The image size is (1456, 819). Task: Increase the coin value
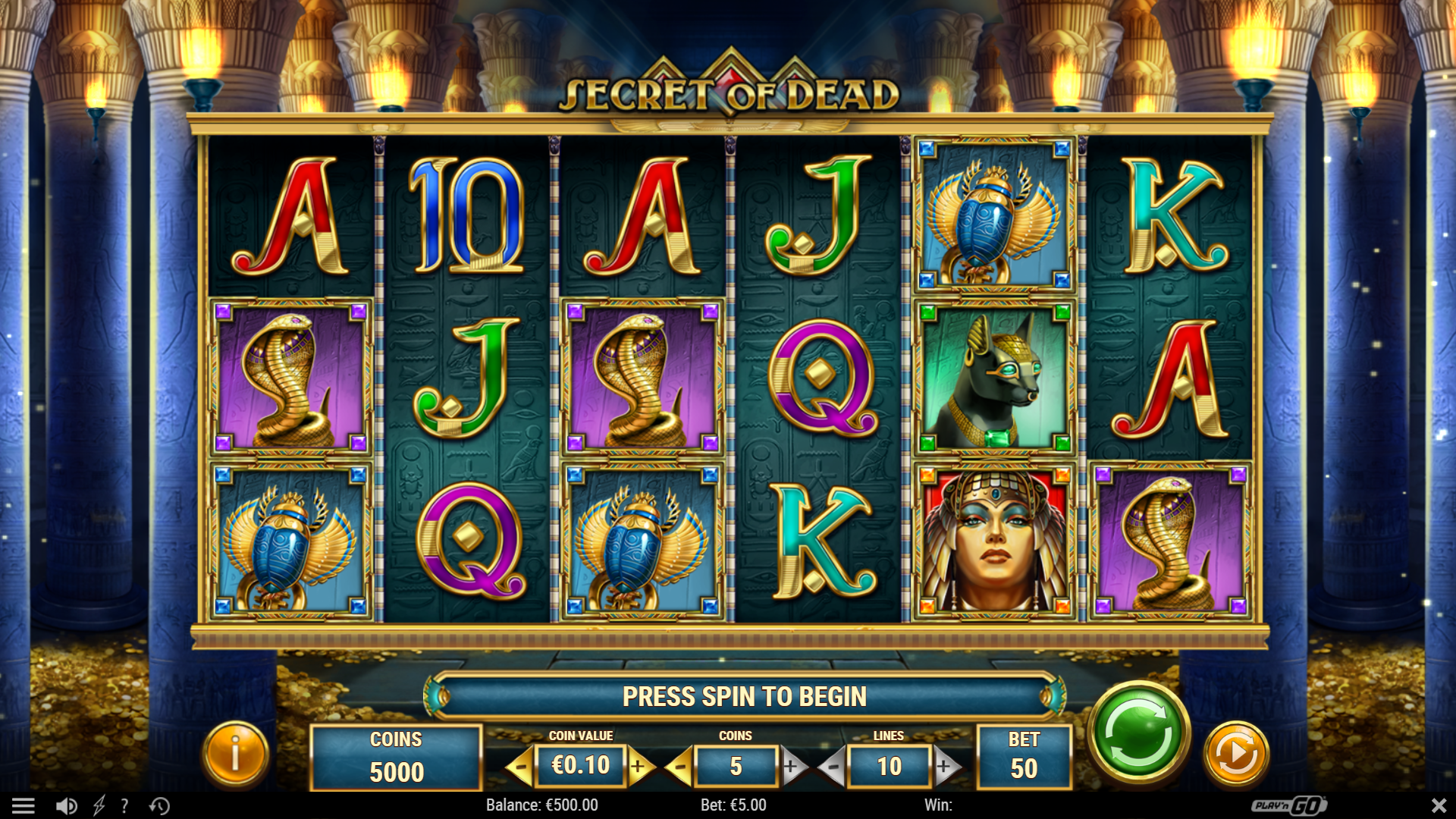pyautogui.click(x=639, y=767)
